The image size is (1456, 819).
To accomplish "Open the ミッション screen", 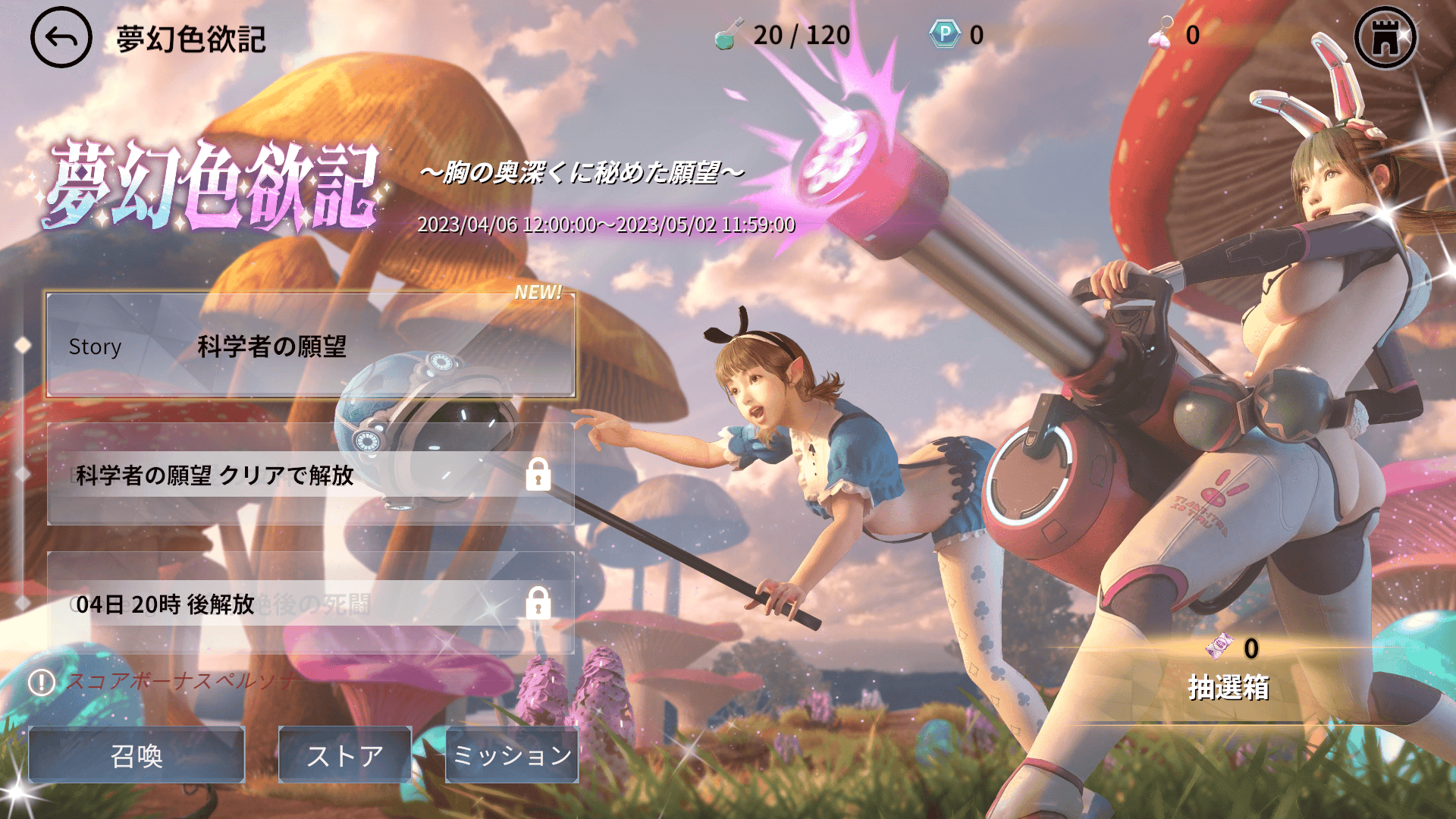I will pos(511,755).
